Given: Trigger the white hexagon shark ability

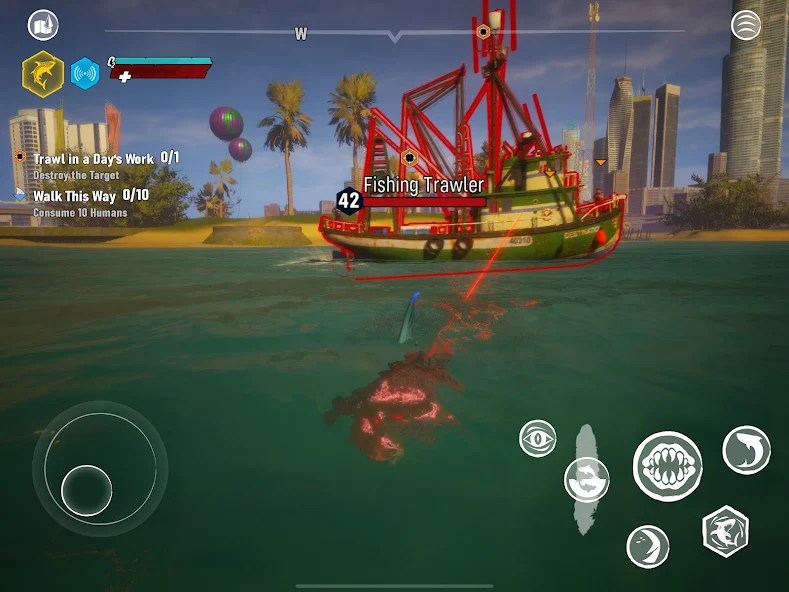Looking at the screenshot, I should 725,531.
